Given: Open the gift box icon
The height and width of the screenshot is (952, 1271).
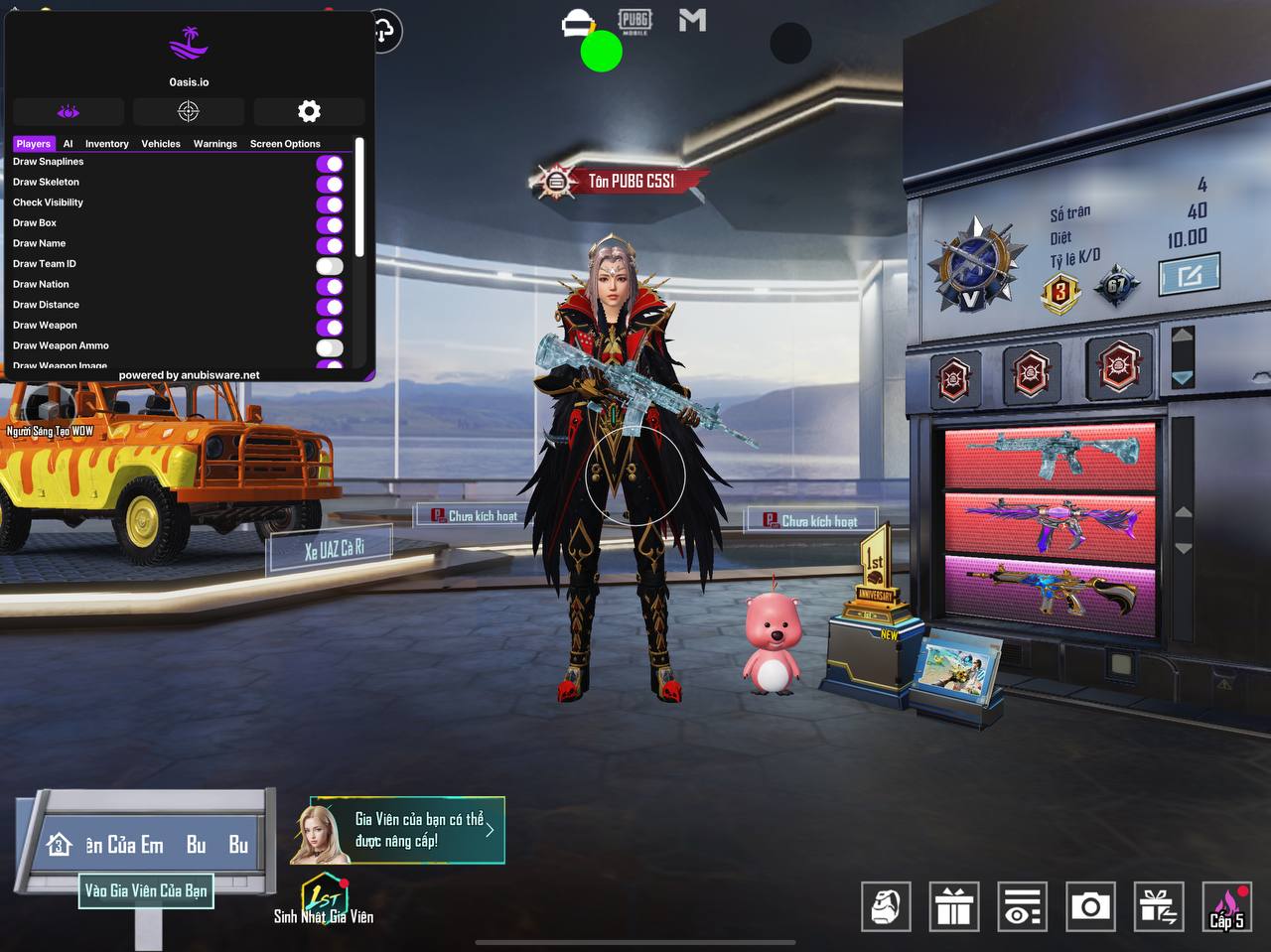Looking at the screenshot, I should click(954, 906).
